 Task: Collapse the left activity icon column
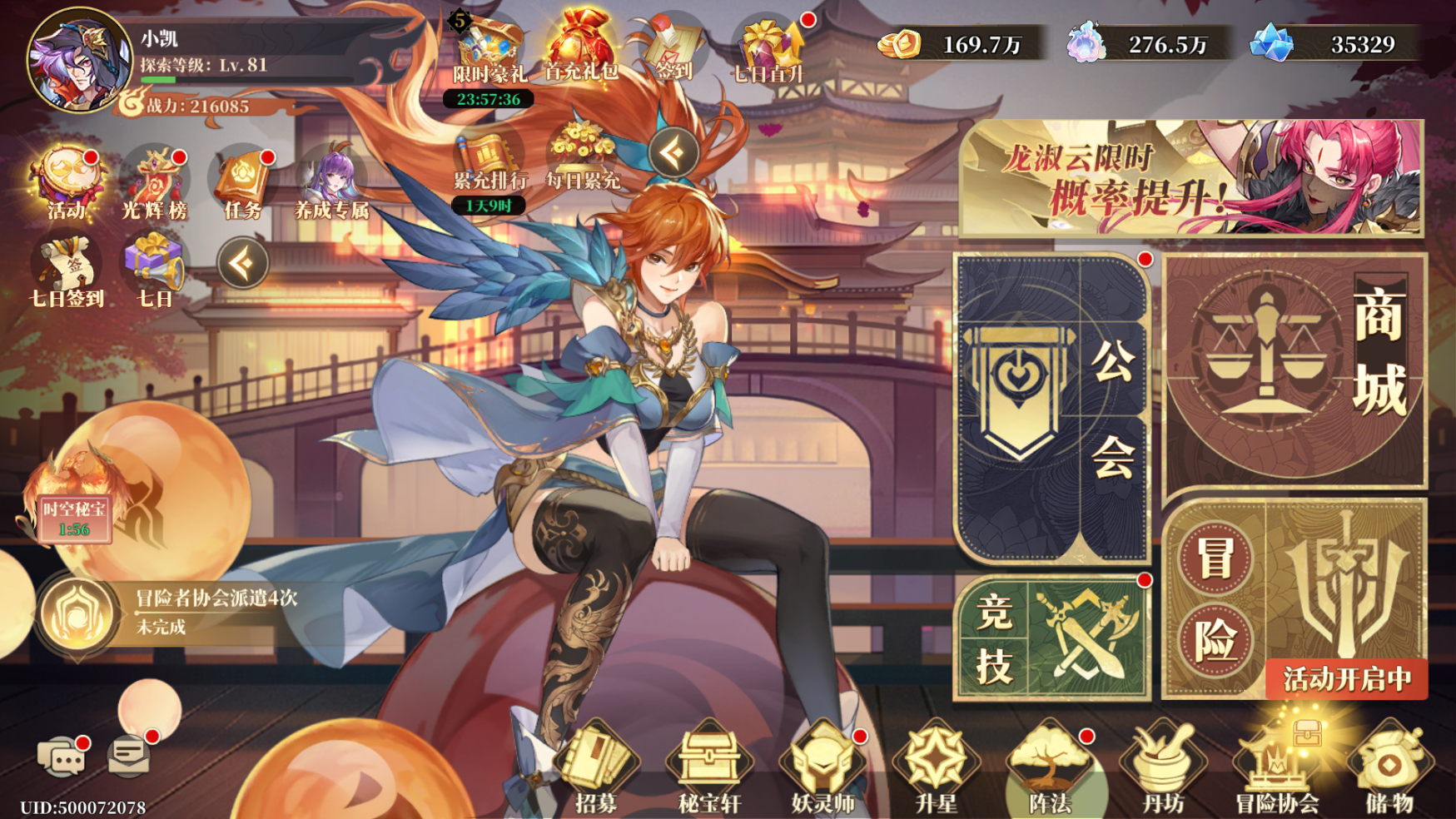241,262
